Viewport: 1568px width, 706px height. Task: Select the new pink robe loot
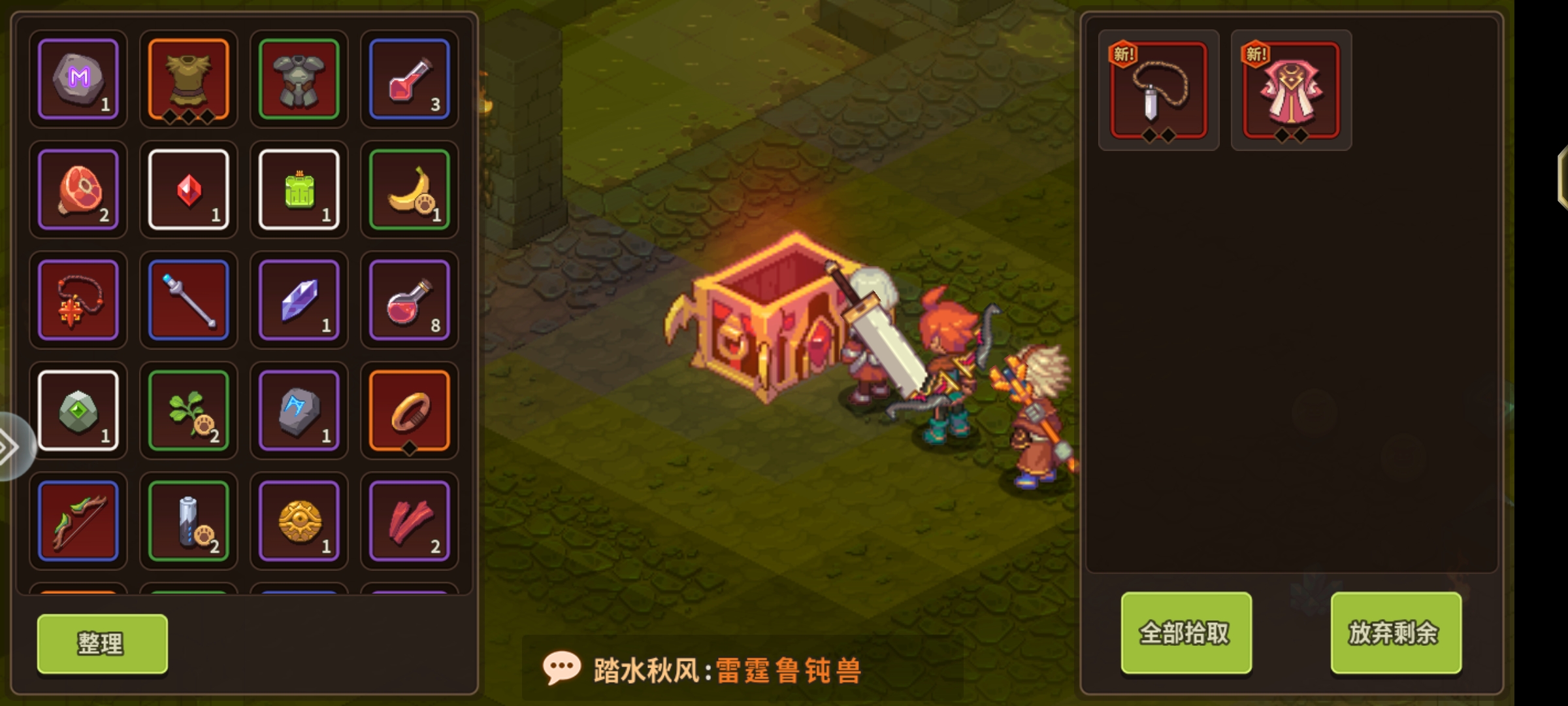coord(1291,90)
